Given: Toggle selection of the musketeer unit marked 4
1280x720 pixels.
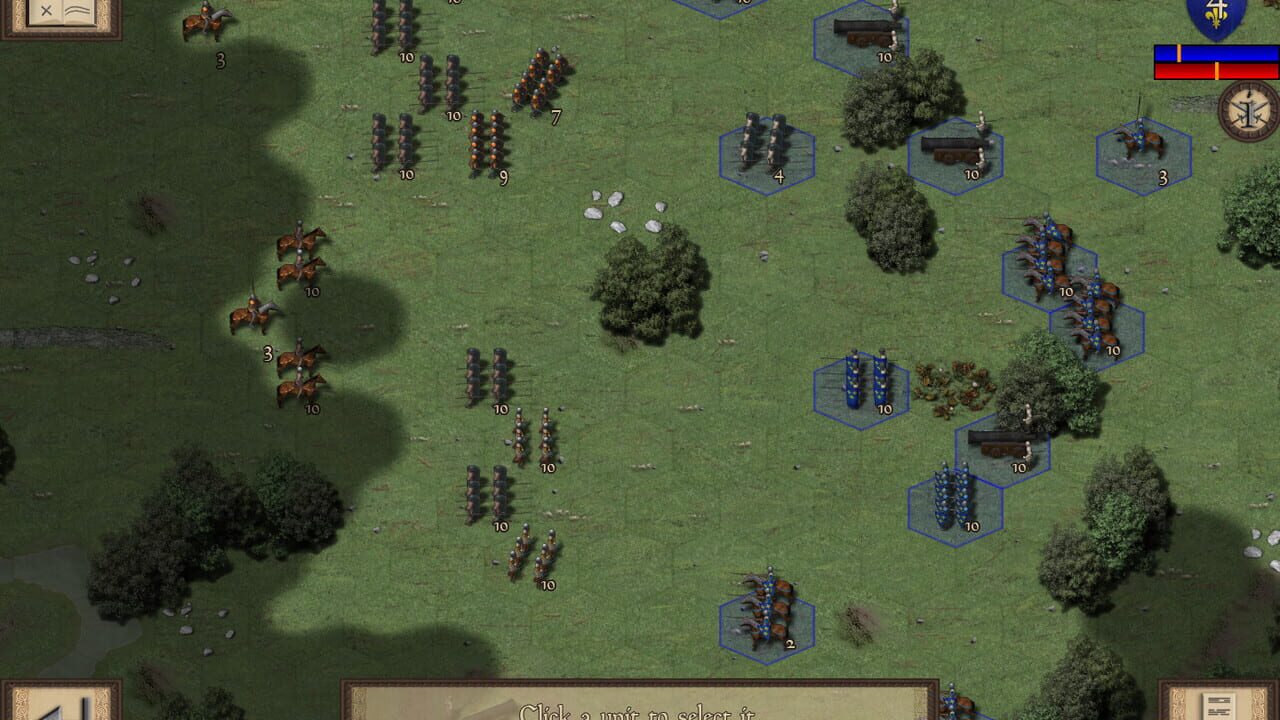Looking at the screenshot, I should click(765, 150).
